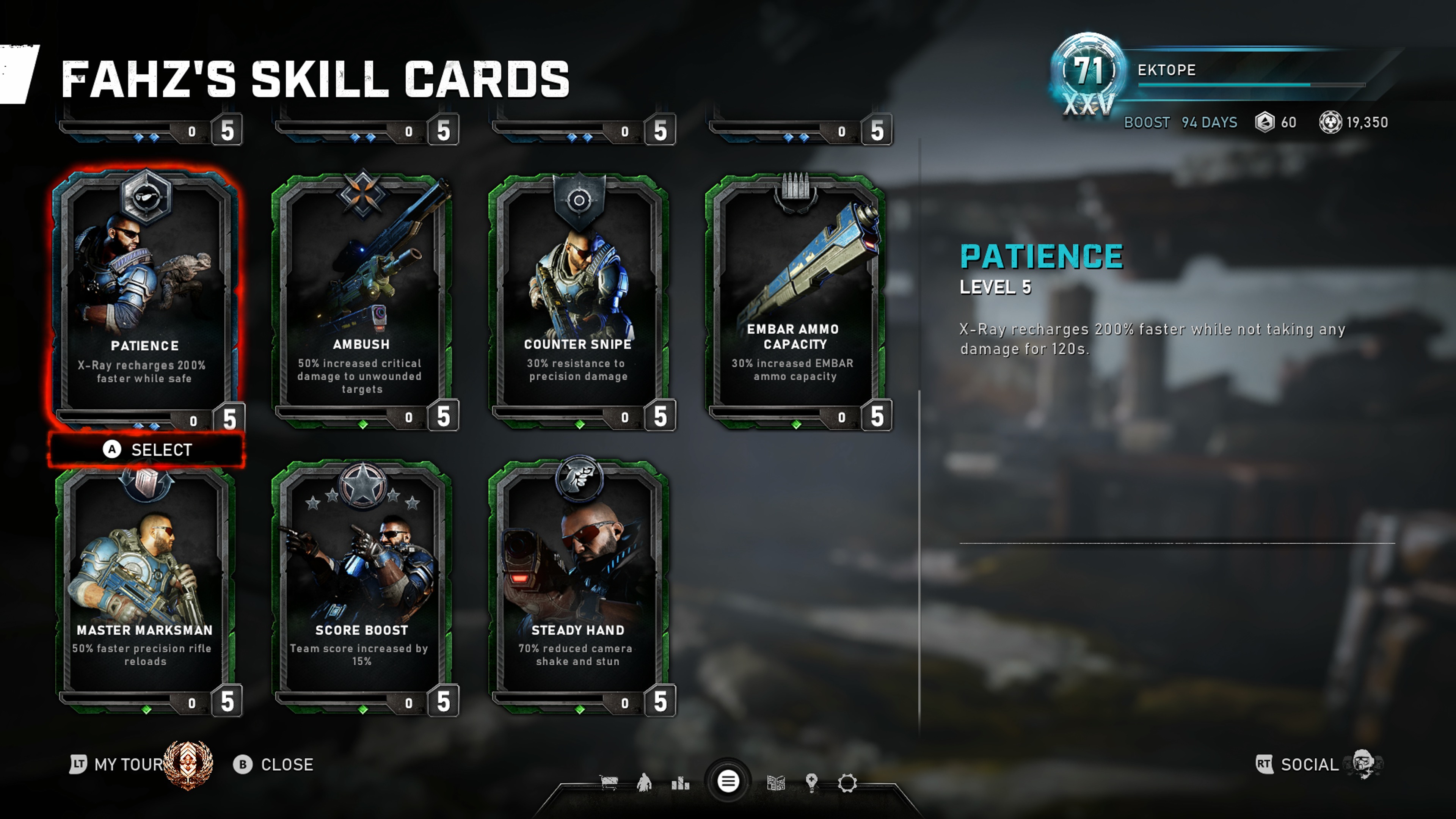The width and height of the screenshot is (1456, 819).
Task: Open the gear settings icon
Action: (x=847, y=783)
